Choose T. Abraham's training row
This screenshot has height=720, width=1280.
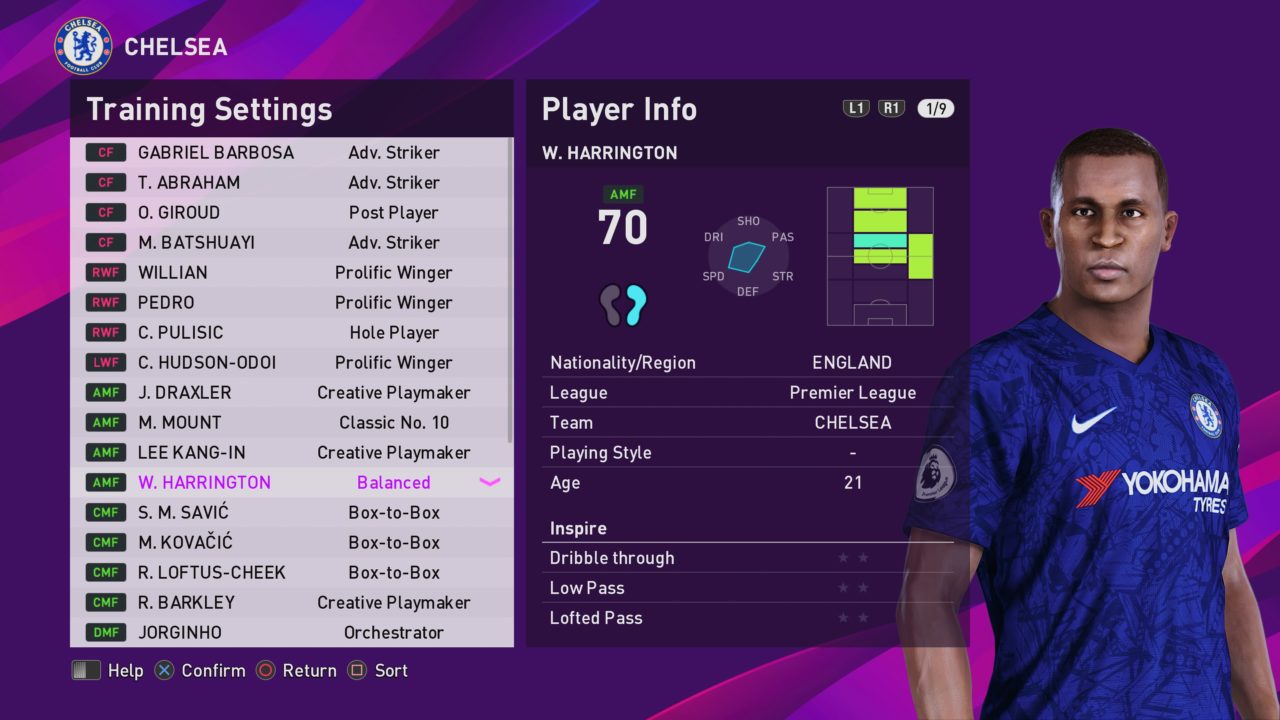coord(290,183)
